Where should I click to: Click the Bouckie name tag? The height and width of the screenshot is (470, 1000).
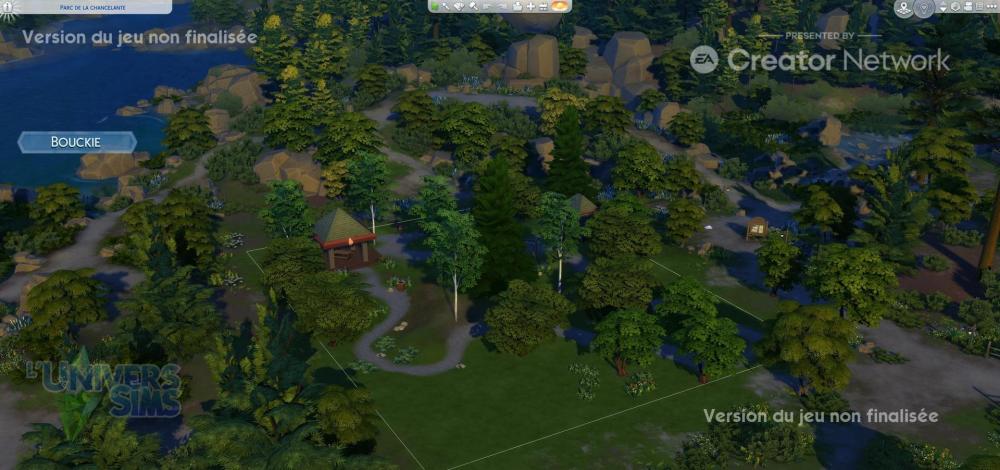(77, 142)
